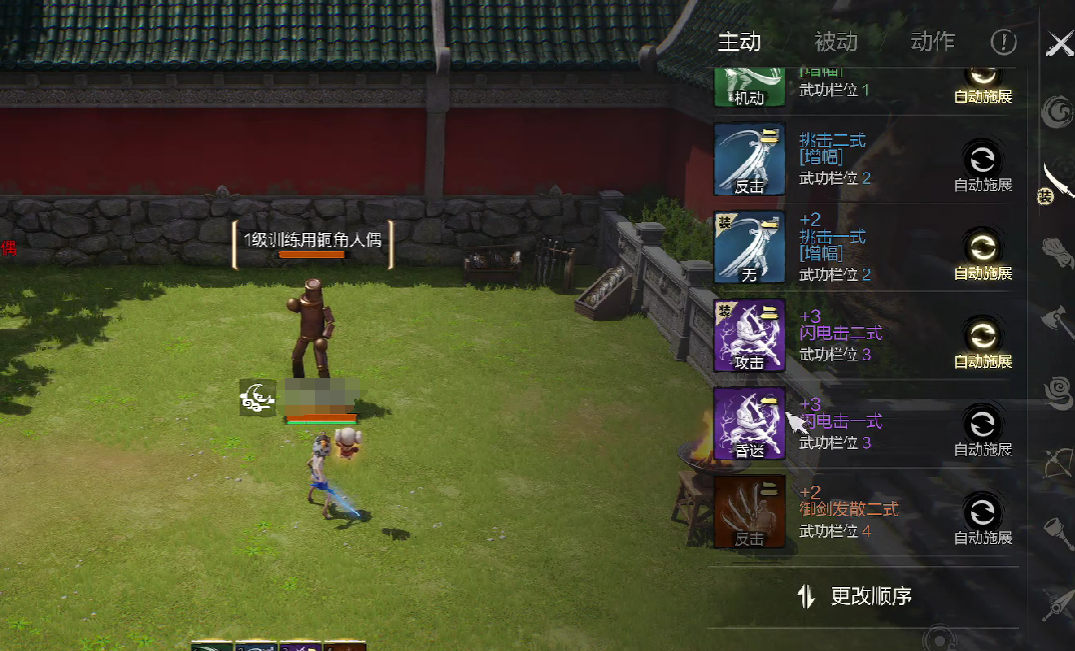Select the 御剑发散二式 skill icon
This screenshot has height=651, width=1075.
pos(749,511)
